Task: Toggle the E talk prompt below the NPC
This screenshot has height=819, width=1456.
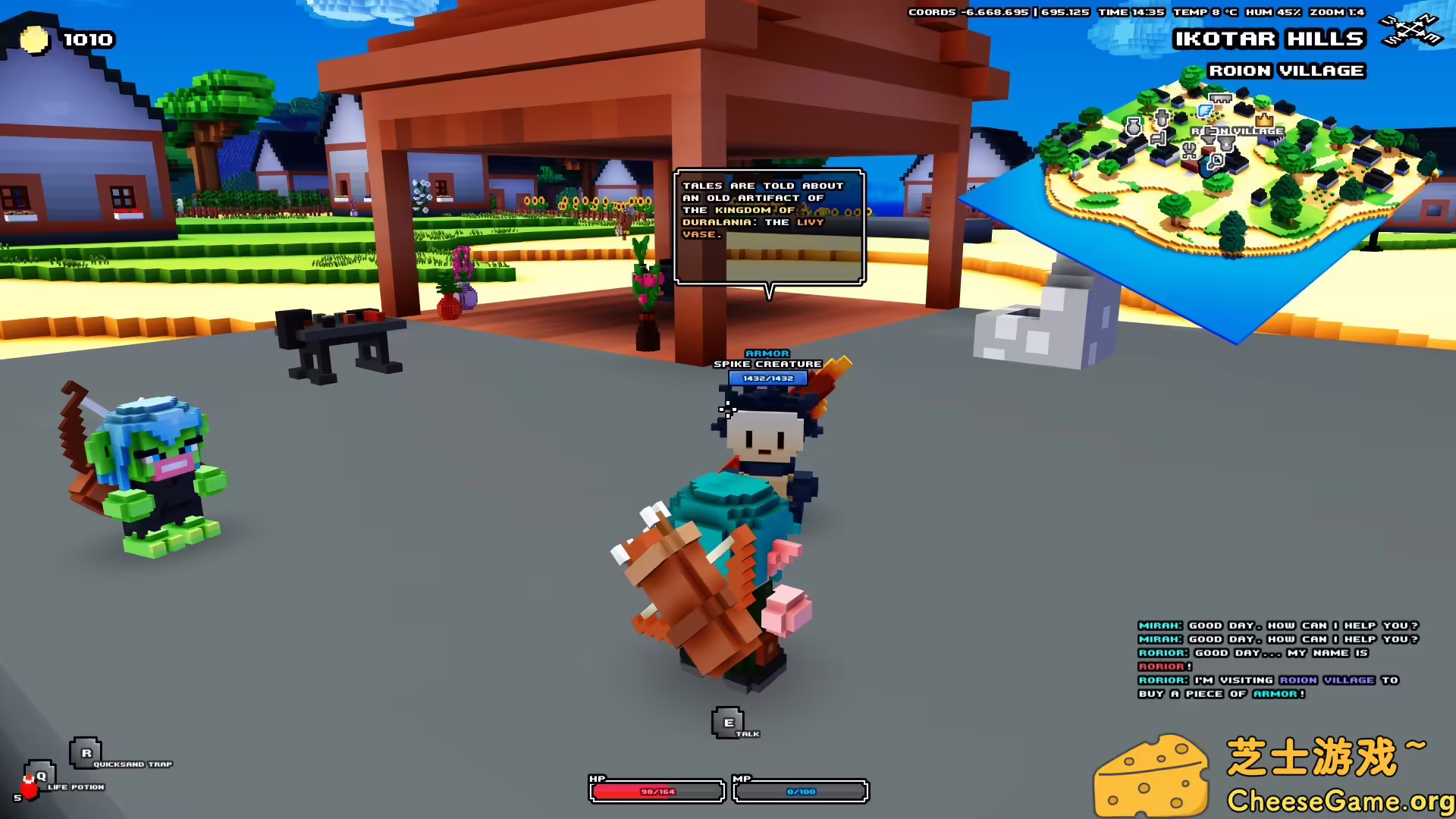Action: click(x=726, y=722)
